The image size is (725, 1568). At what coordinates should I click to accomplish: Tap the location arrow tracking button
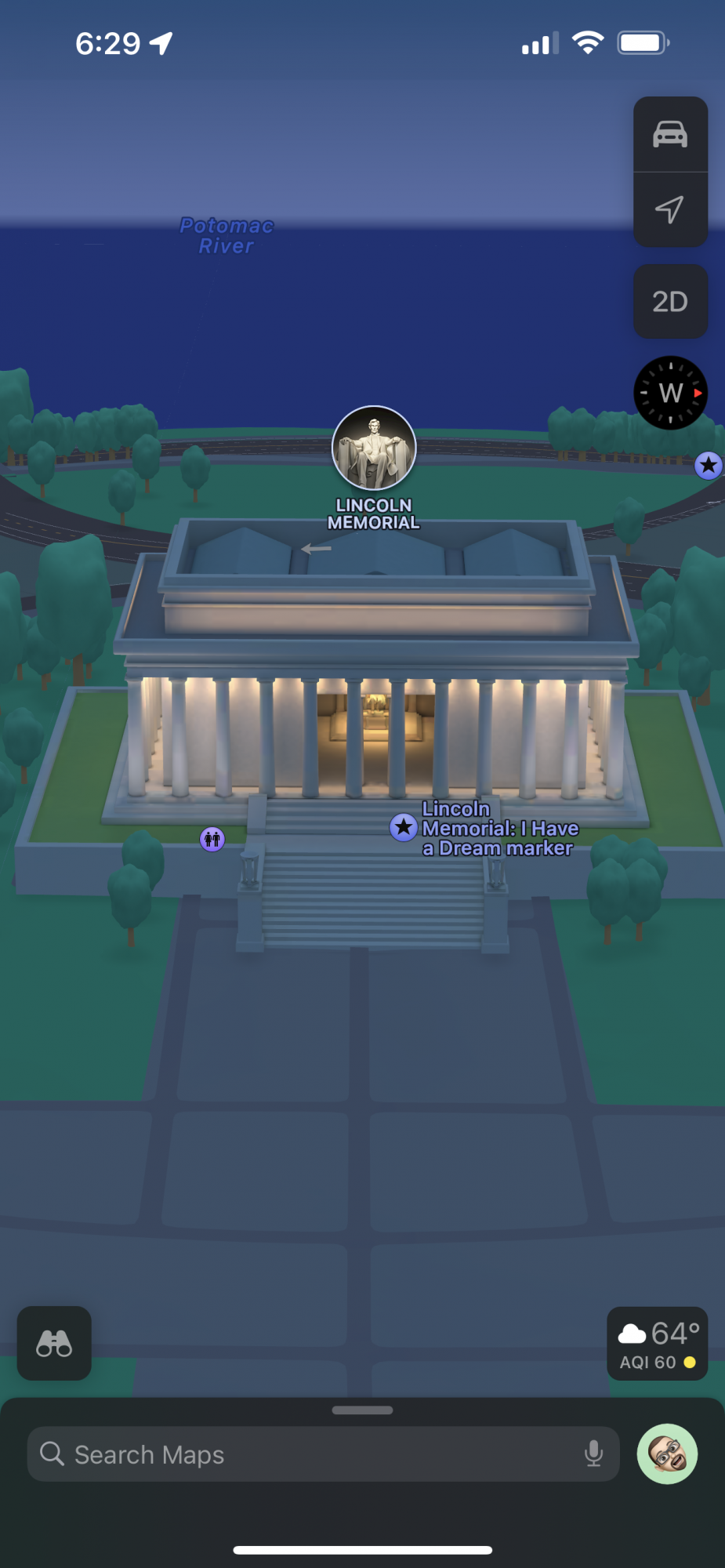coord(670,209)
